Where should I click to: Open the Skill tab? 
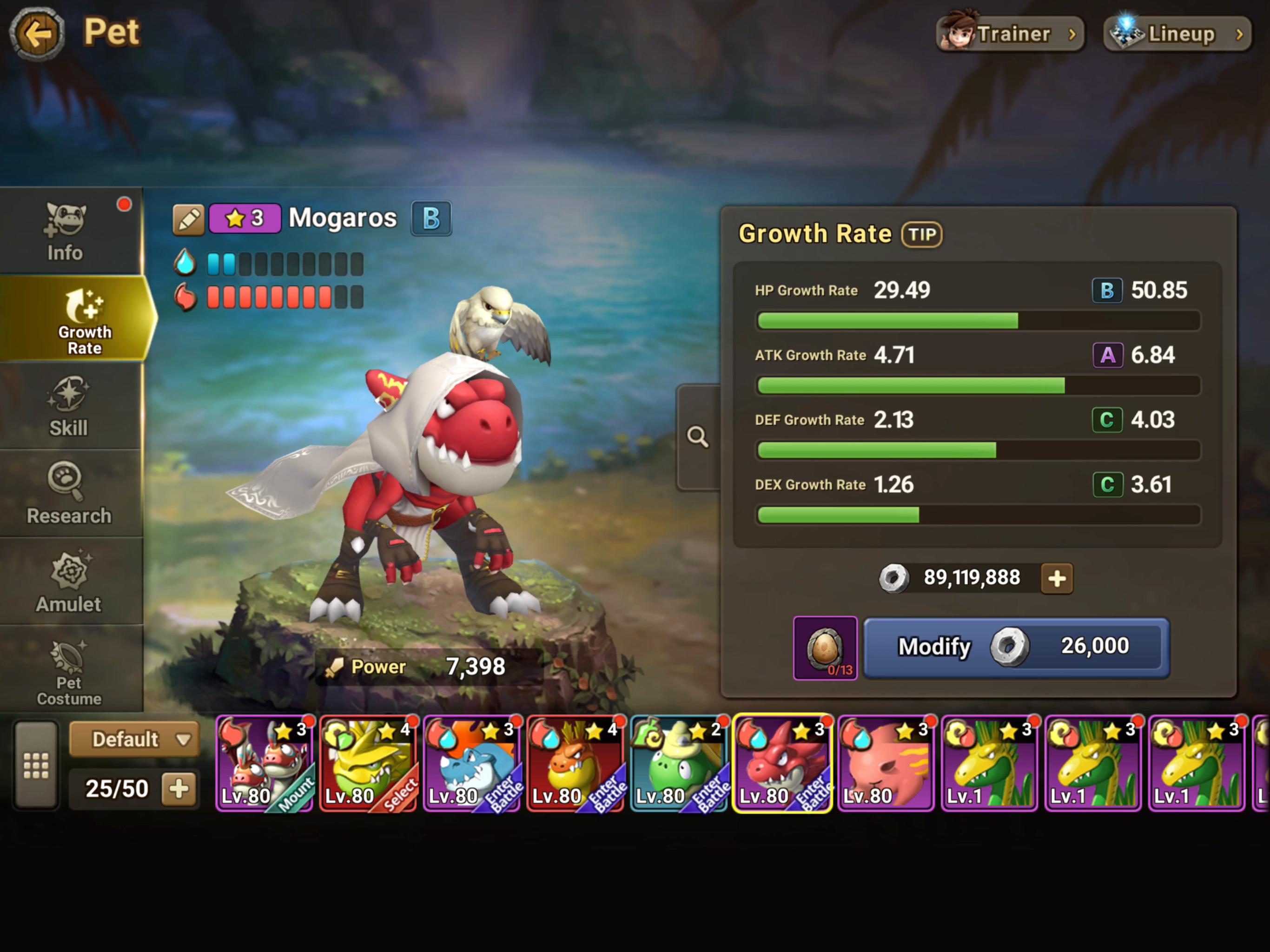(x=68, y=408)
